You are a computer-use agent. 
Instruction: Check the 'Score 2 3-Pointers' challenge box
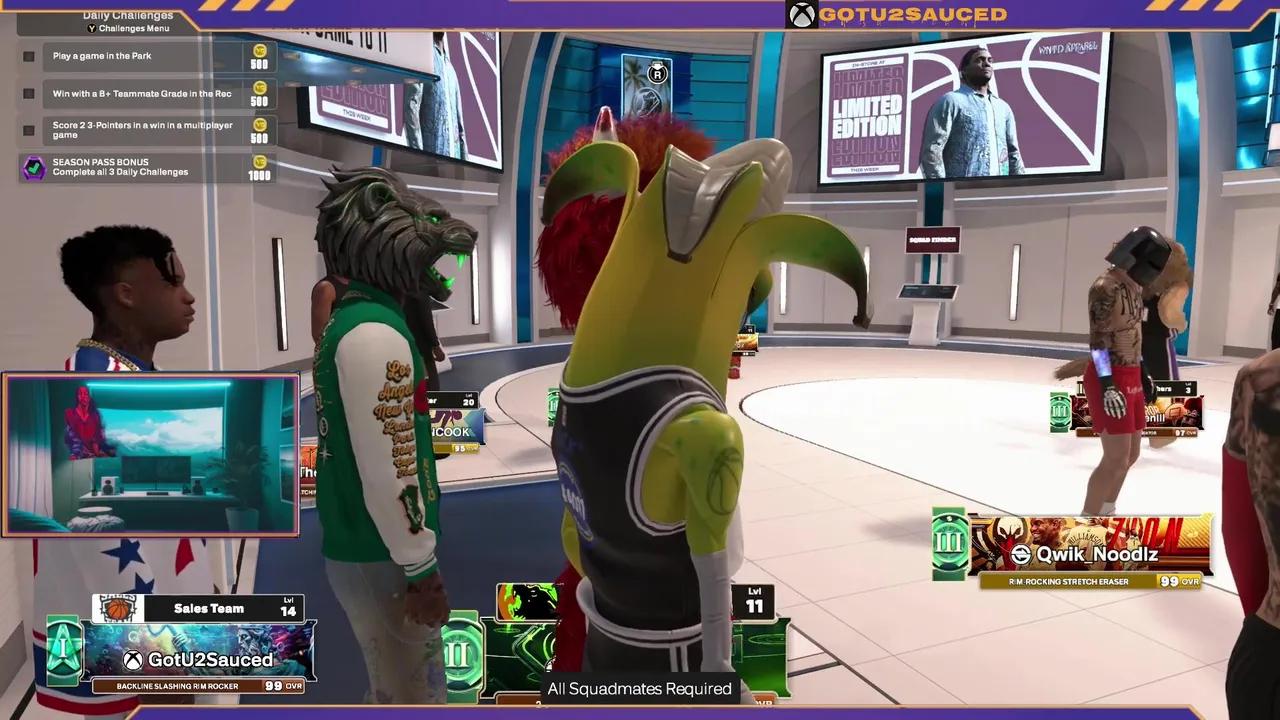coord(28,130)
